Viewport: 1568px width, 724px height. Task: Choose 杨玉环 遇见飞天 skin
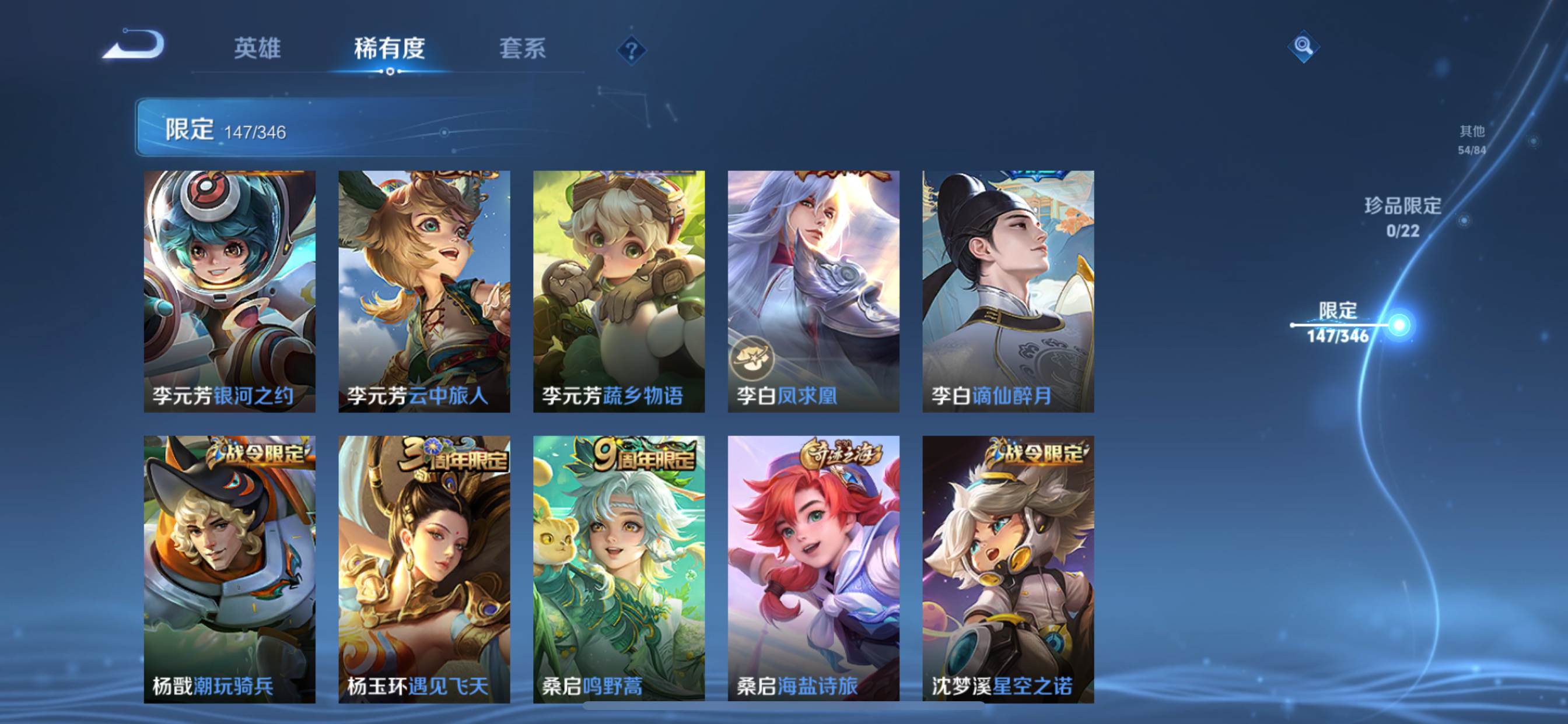pos(424,568)
